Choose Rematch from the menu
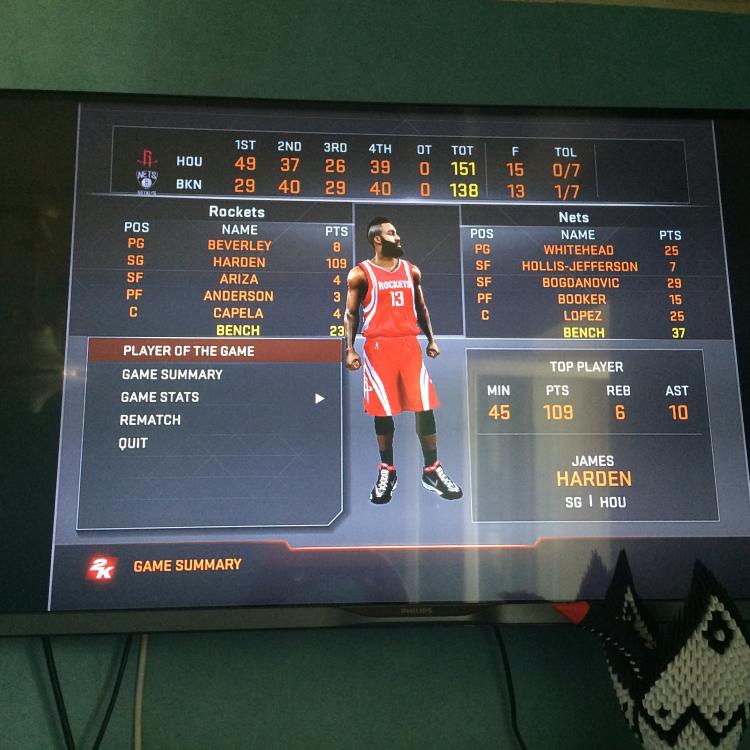This screenshot has width=750, height=750. (150, 420)
